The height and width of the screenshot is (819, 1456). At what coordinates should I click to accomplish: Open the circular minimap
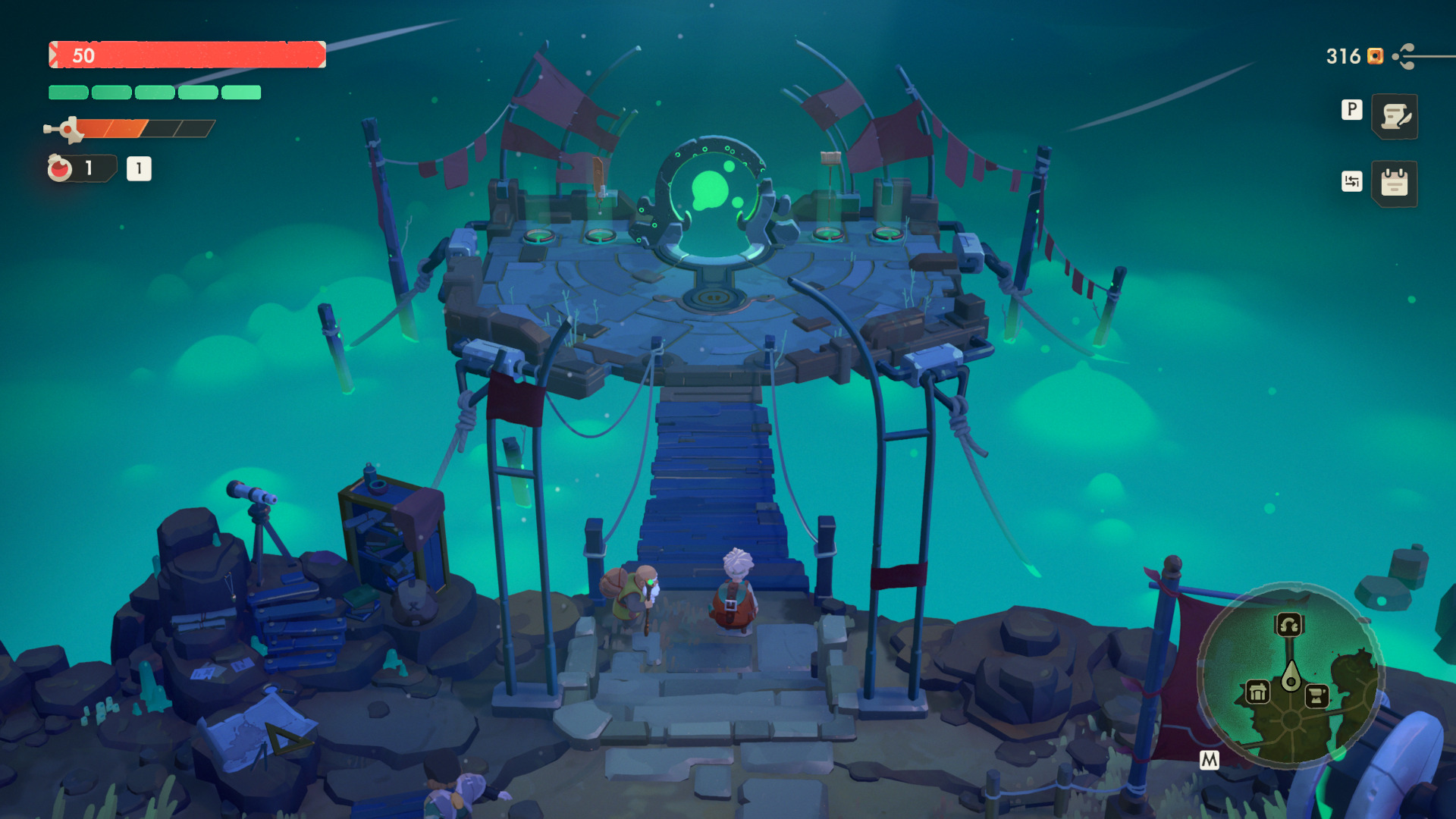1290,676
